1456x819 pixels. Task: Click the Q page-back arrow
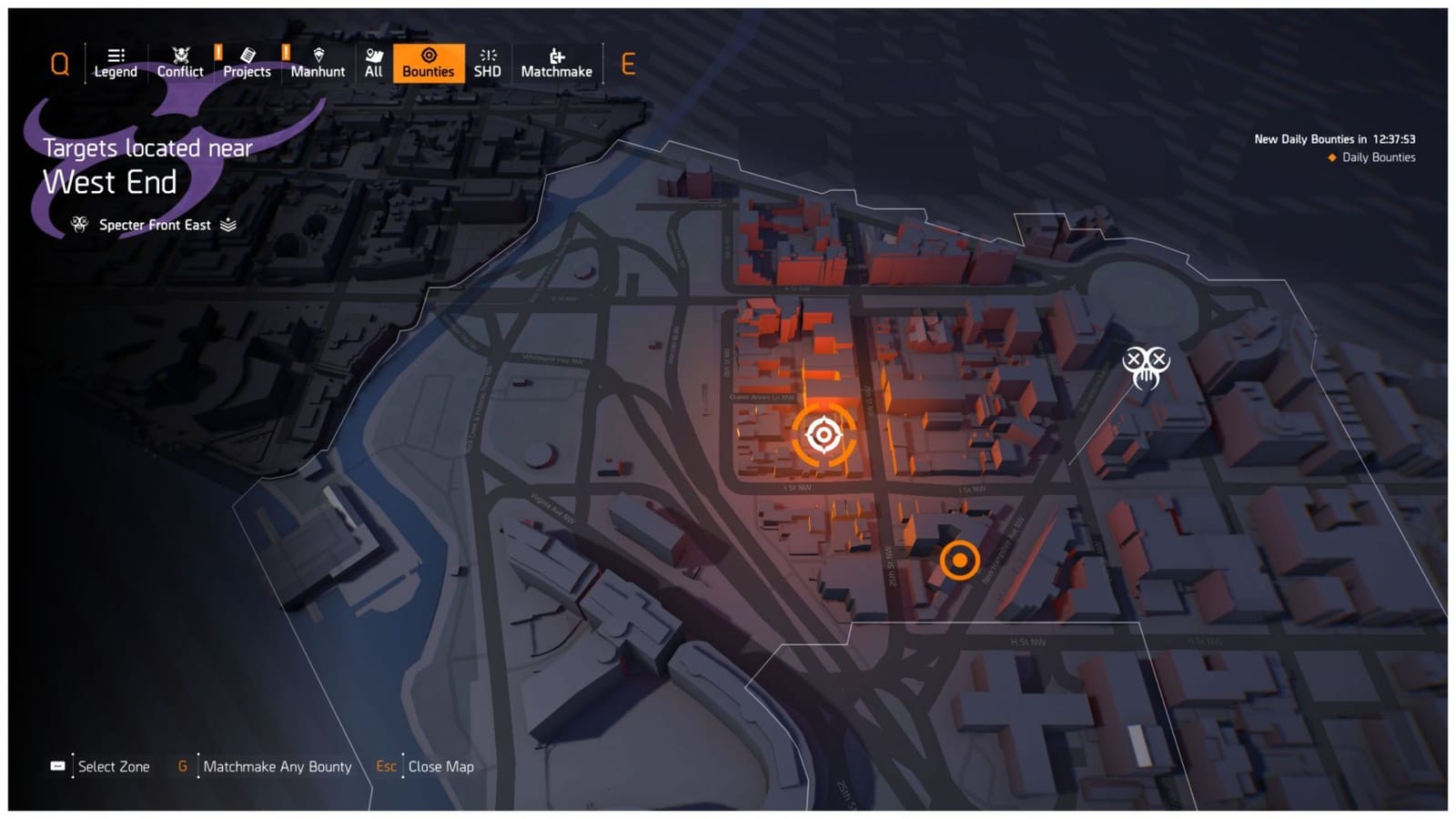59,62
